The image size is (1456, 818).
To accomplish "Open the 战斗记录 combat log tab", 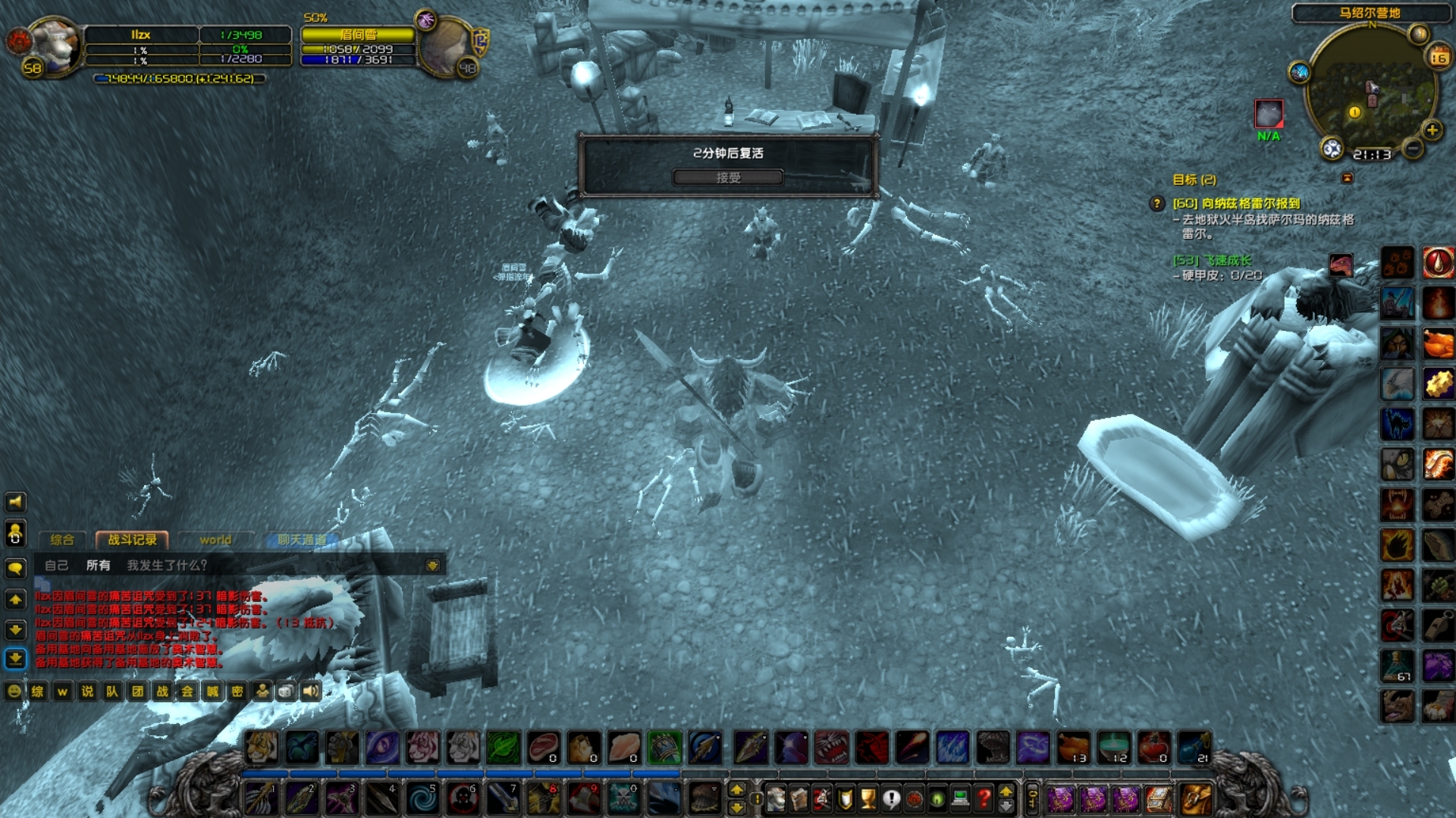I will click(x=132, y=540).
